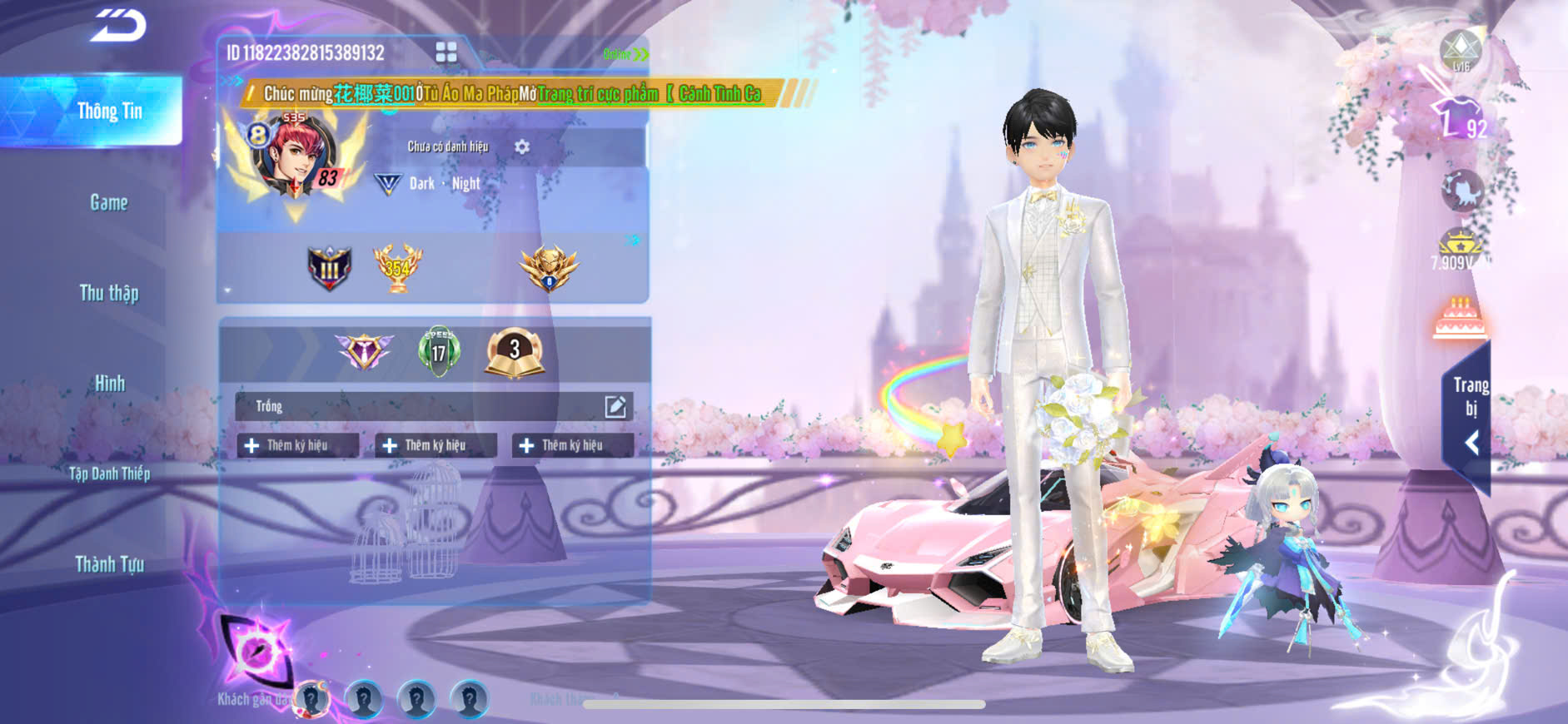Open the Lv16 diamond icon

(1461, 50)
